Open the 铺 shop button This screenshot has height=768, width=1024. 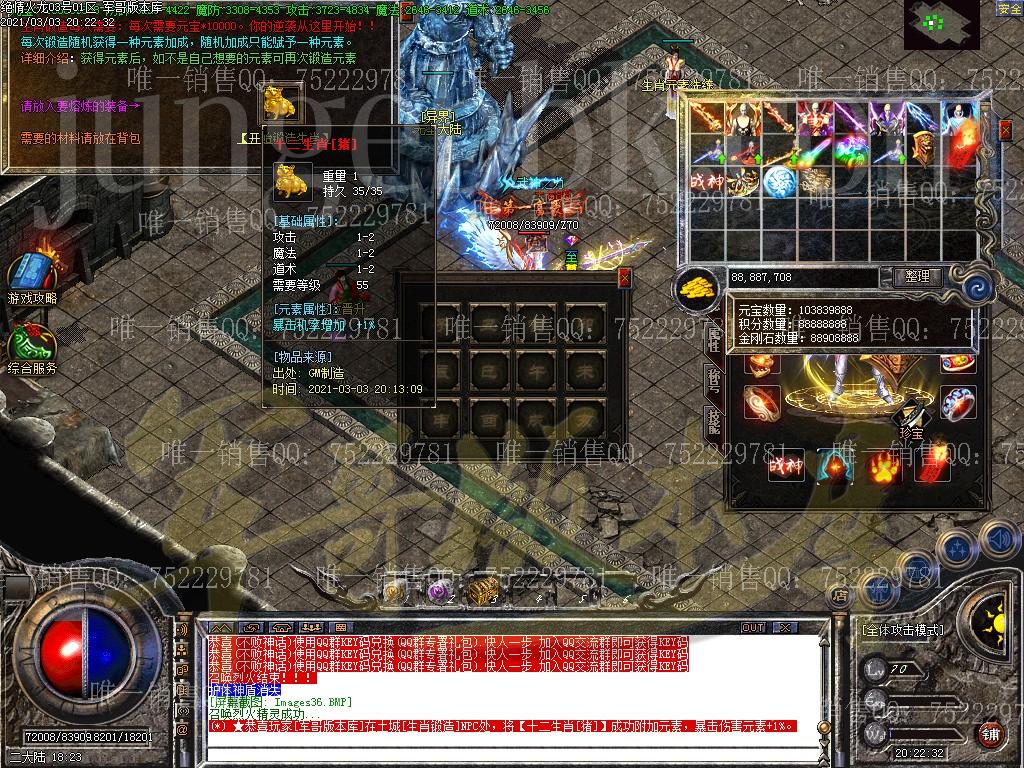[x=989, y=734]
